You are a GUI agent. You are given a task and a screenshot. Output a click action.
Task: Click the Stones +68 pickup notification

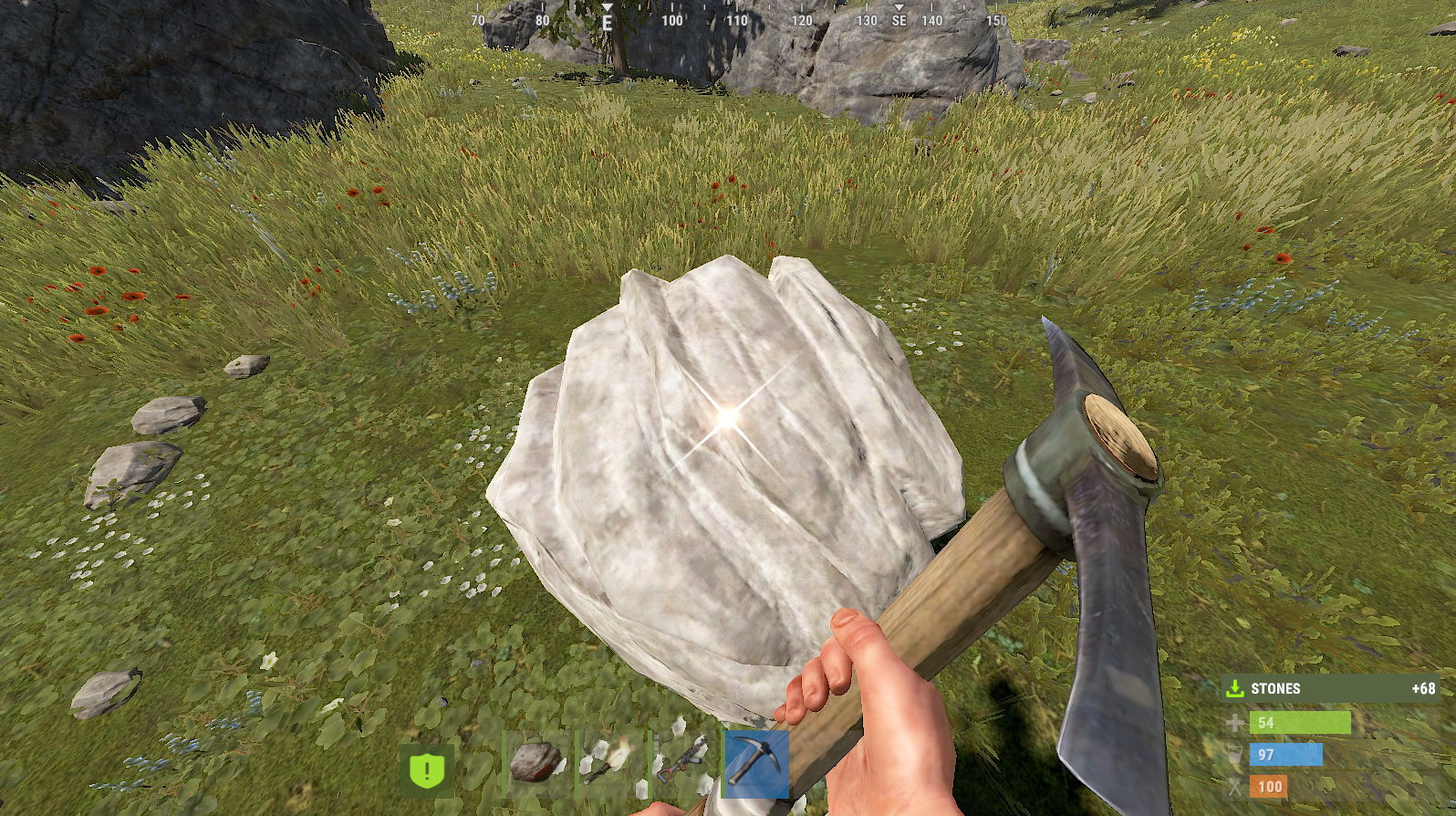pos(1331,688)
